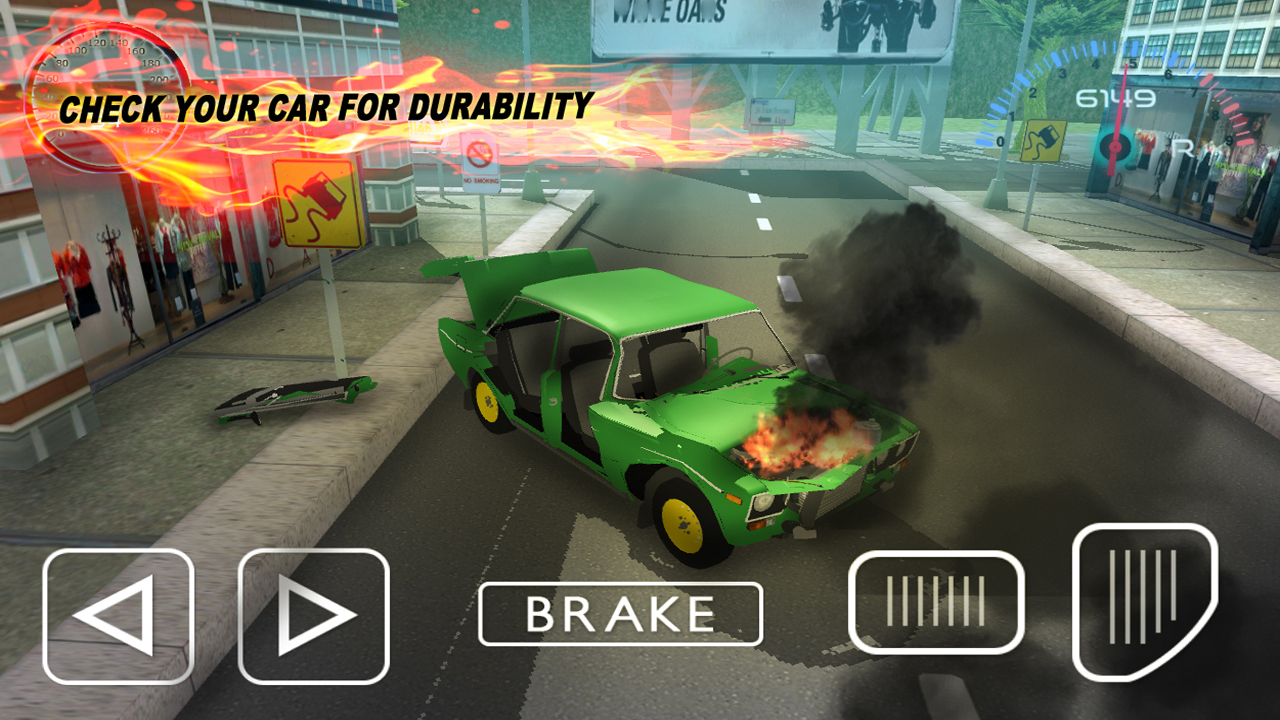
Task: Tap the tachometer needle hub
Action: [1116, 147]
